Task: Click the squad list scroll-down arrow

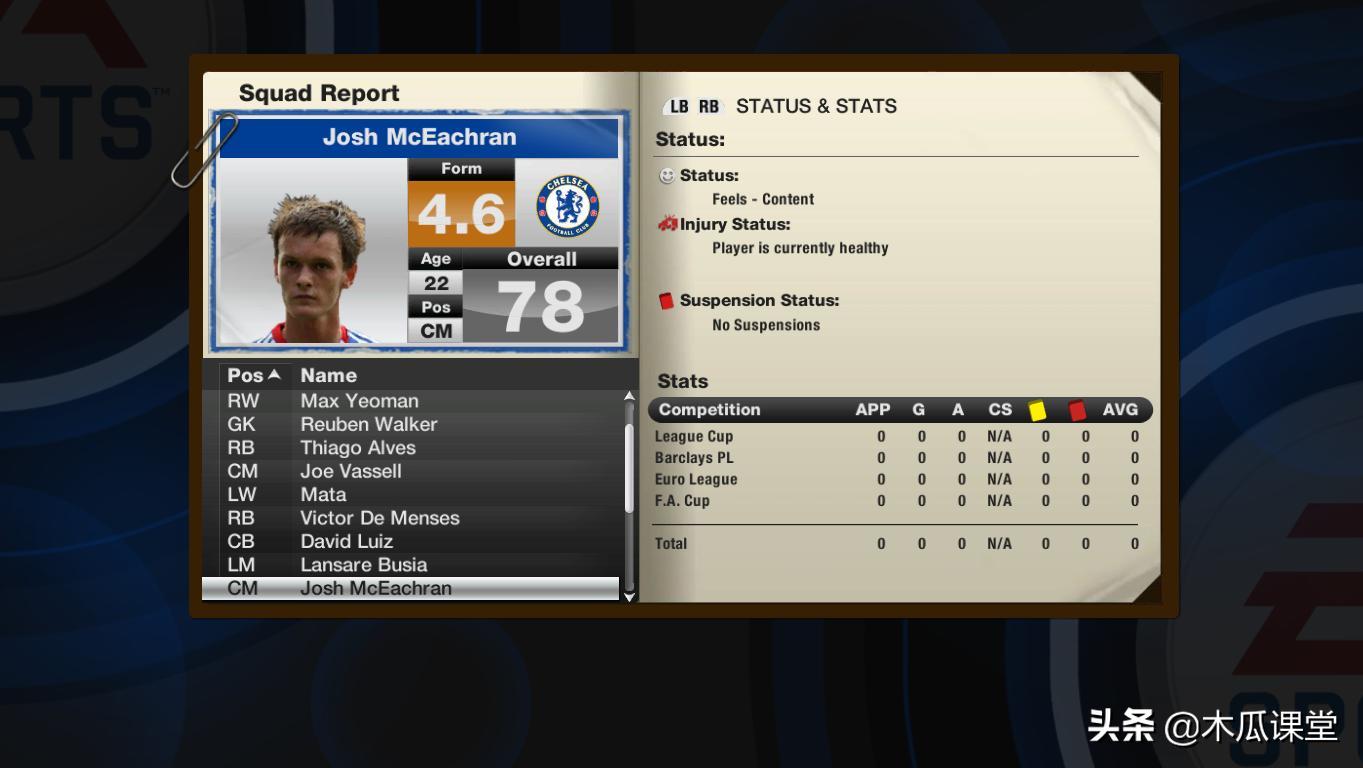Action: tap(629, 596)
